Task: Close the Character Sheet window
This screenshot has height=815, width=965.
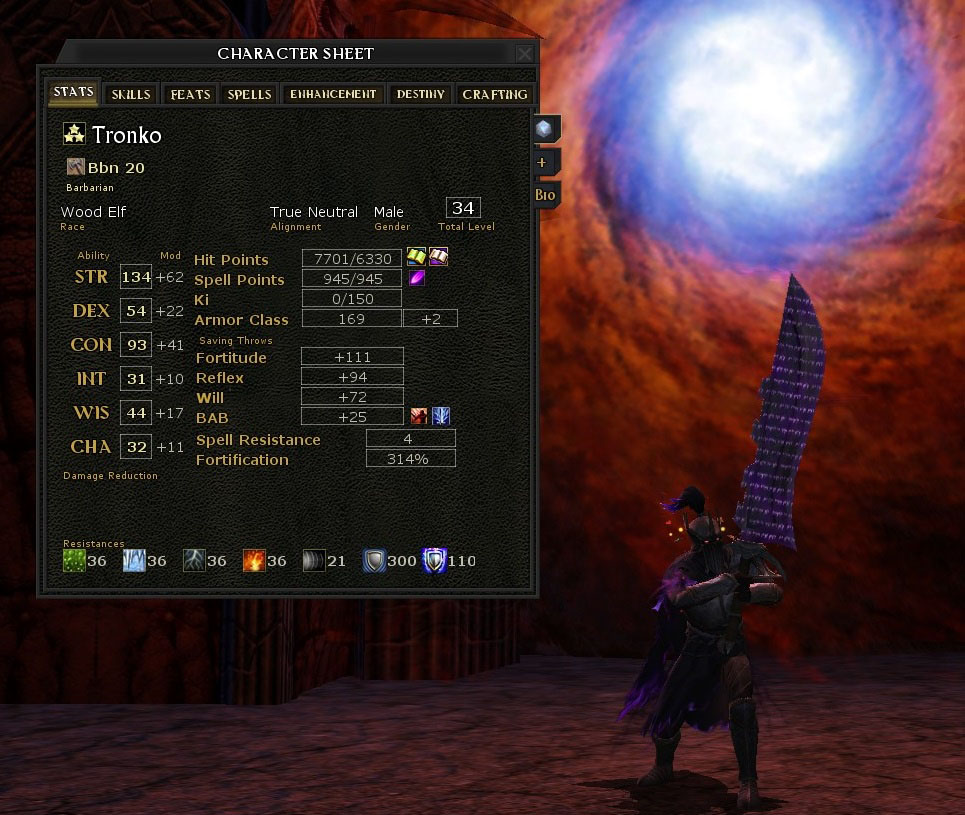Action: point(524,54)
